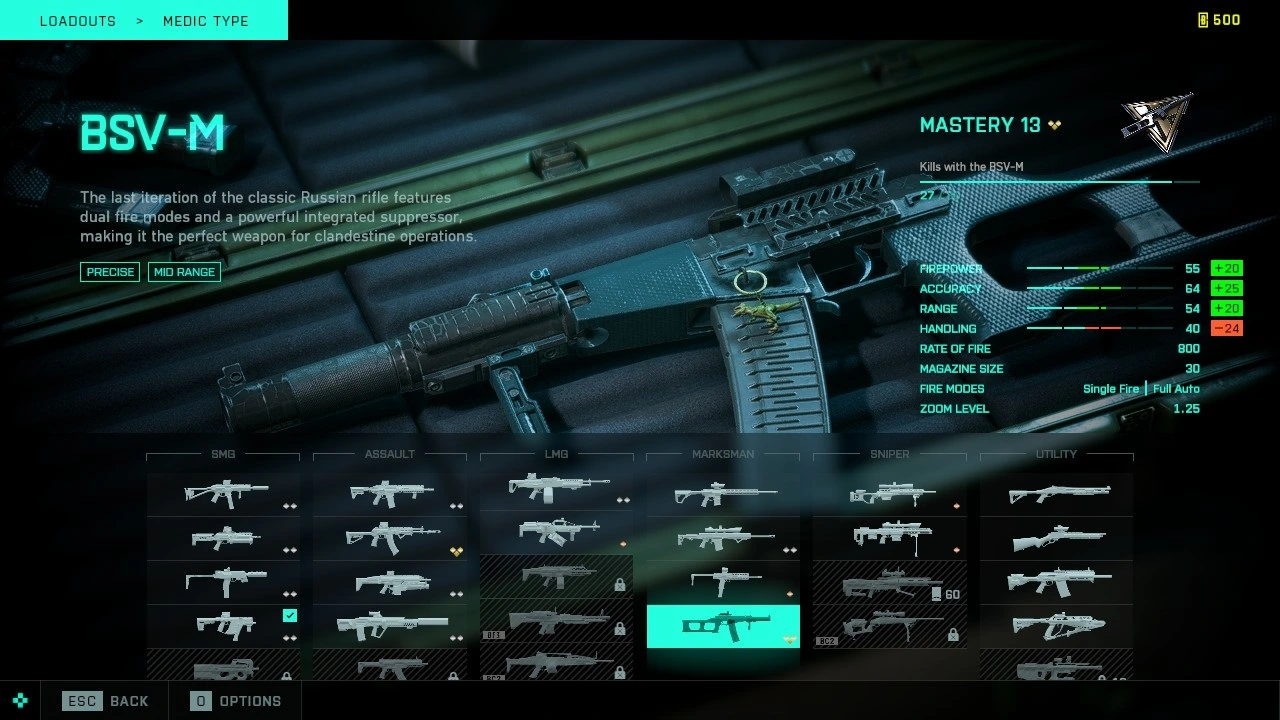Switch to the Assault weapon column
The height and width of the screenshot is (720, 1280).
tap(390, 454)
